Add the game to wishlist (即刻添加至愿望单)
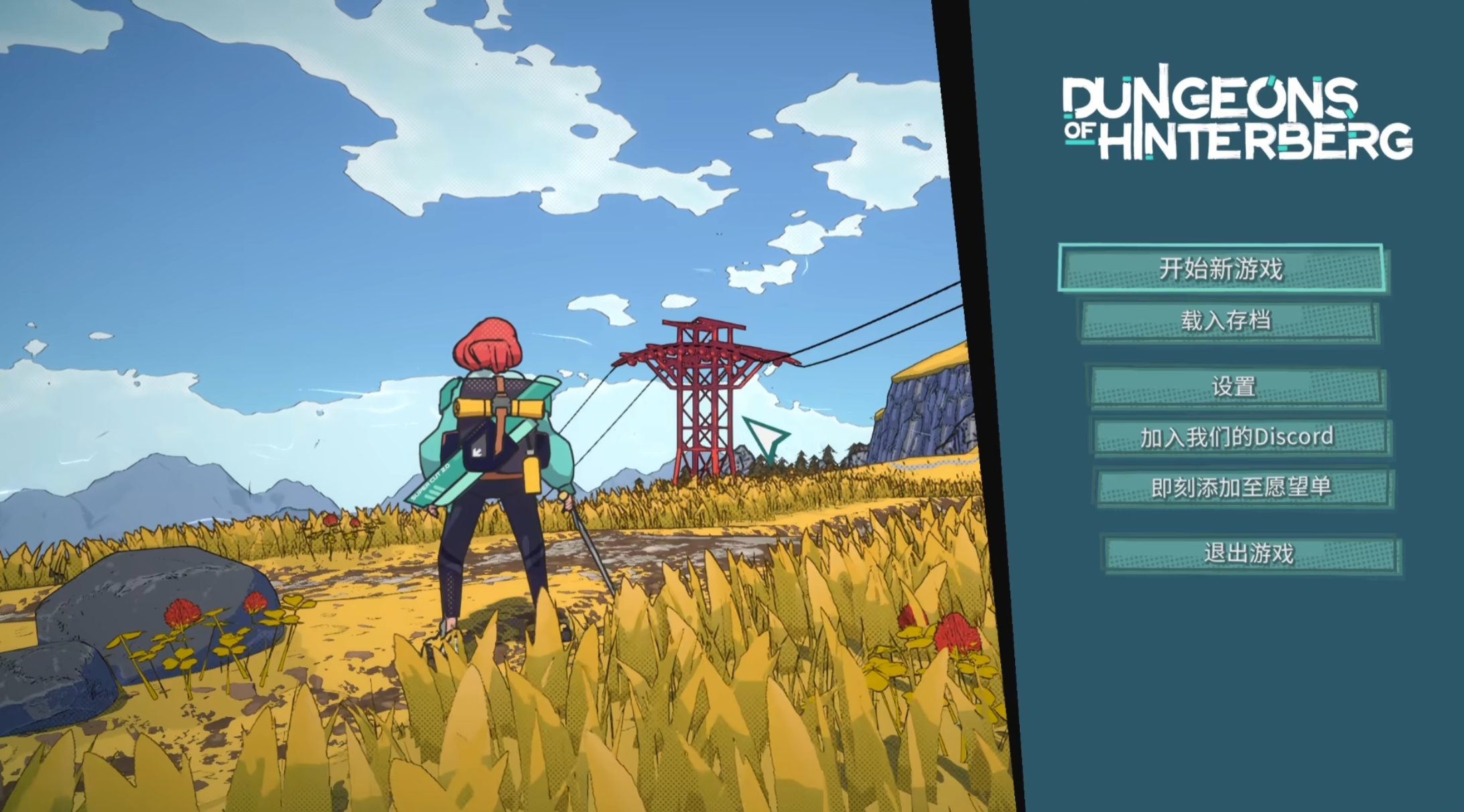Viewport: 1464px width, 812px height. click(x=1243, y=487)
